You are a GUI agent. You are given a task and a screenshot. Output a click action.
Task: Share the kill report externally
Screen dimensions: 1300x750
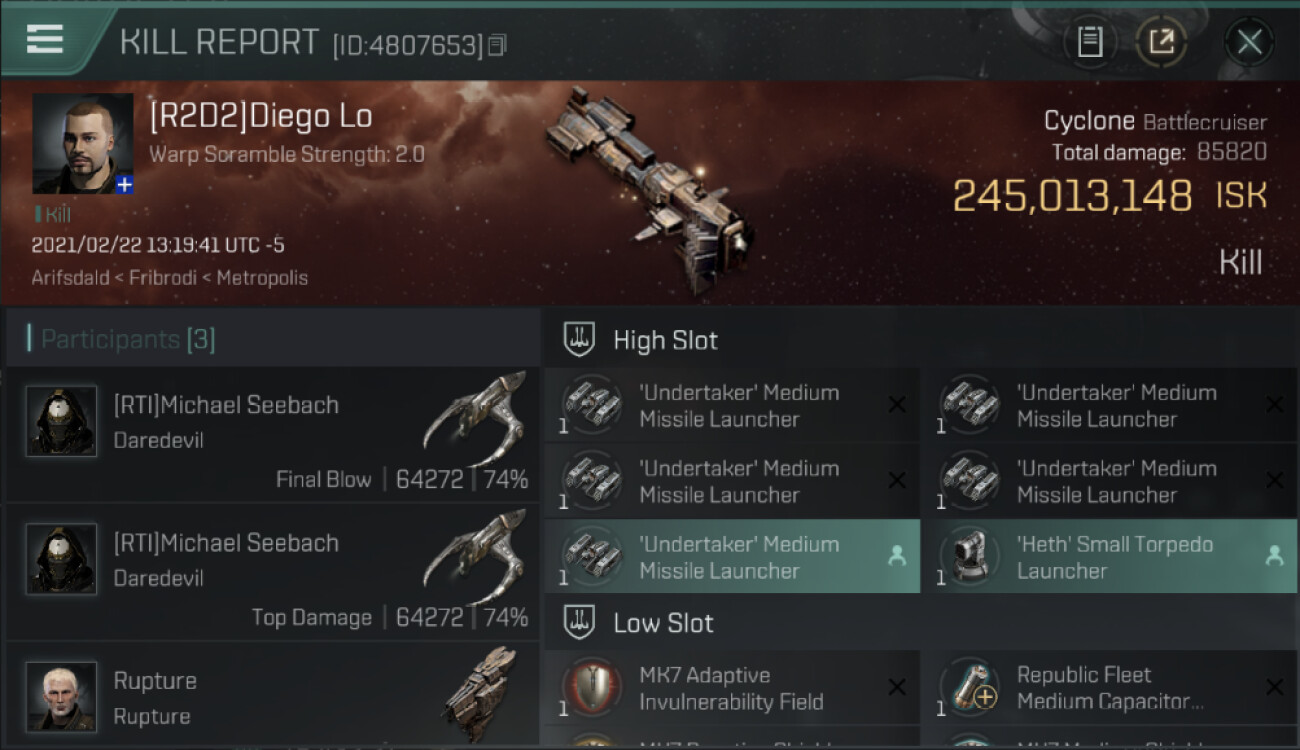coord(1161,42)
